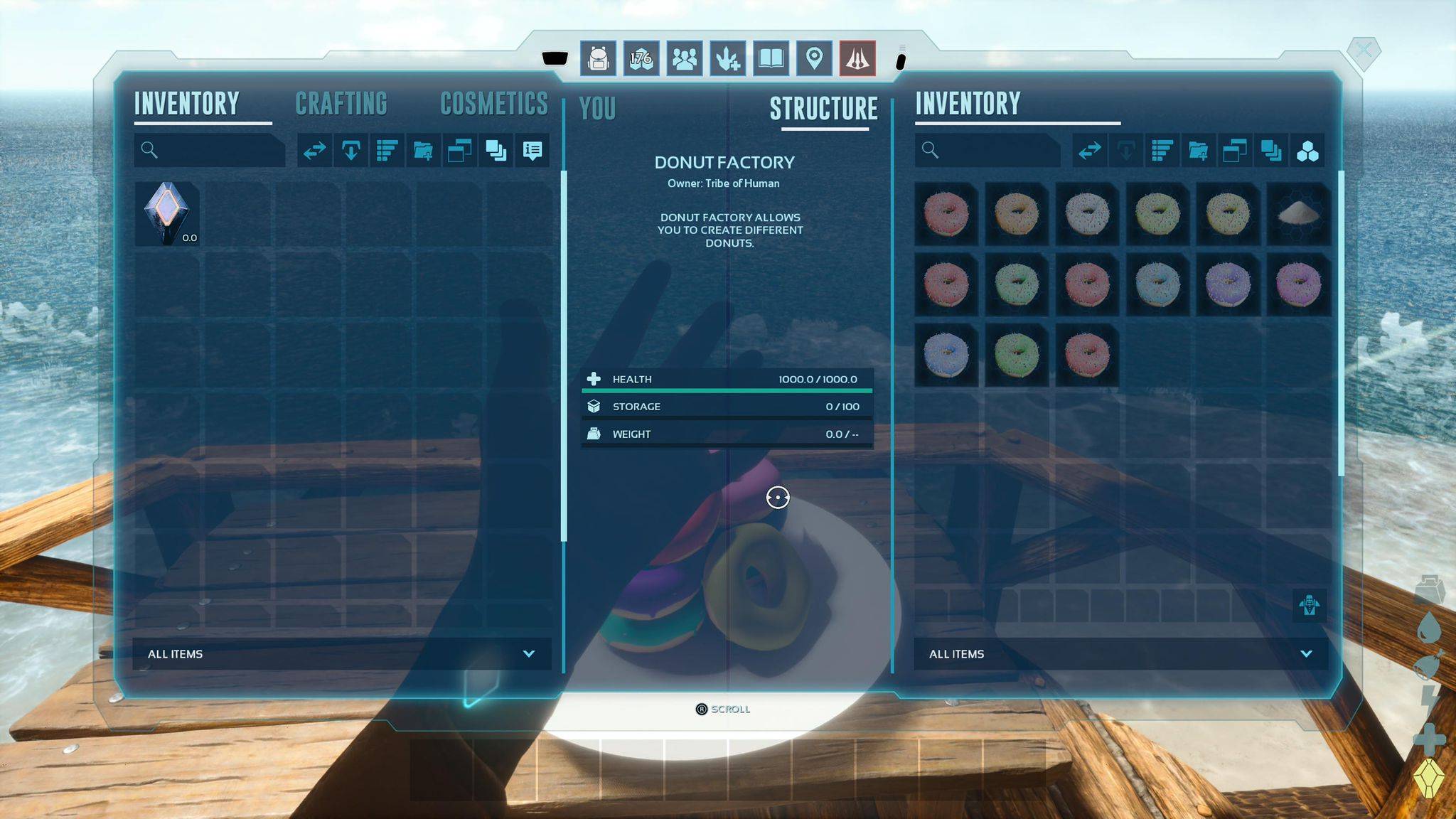Viewport: 1456px width, 819px height.
Task: Pick the purple frosted donut
Action: click(x=1228, y=284)
